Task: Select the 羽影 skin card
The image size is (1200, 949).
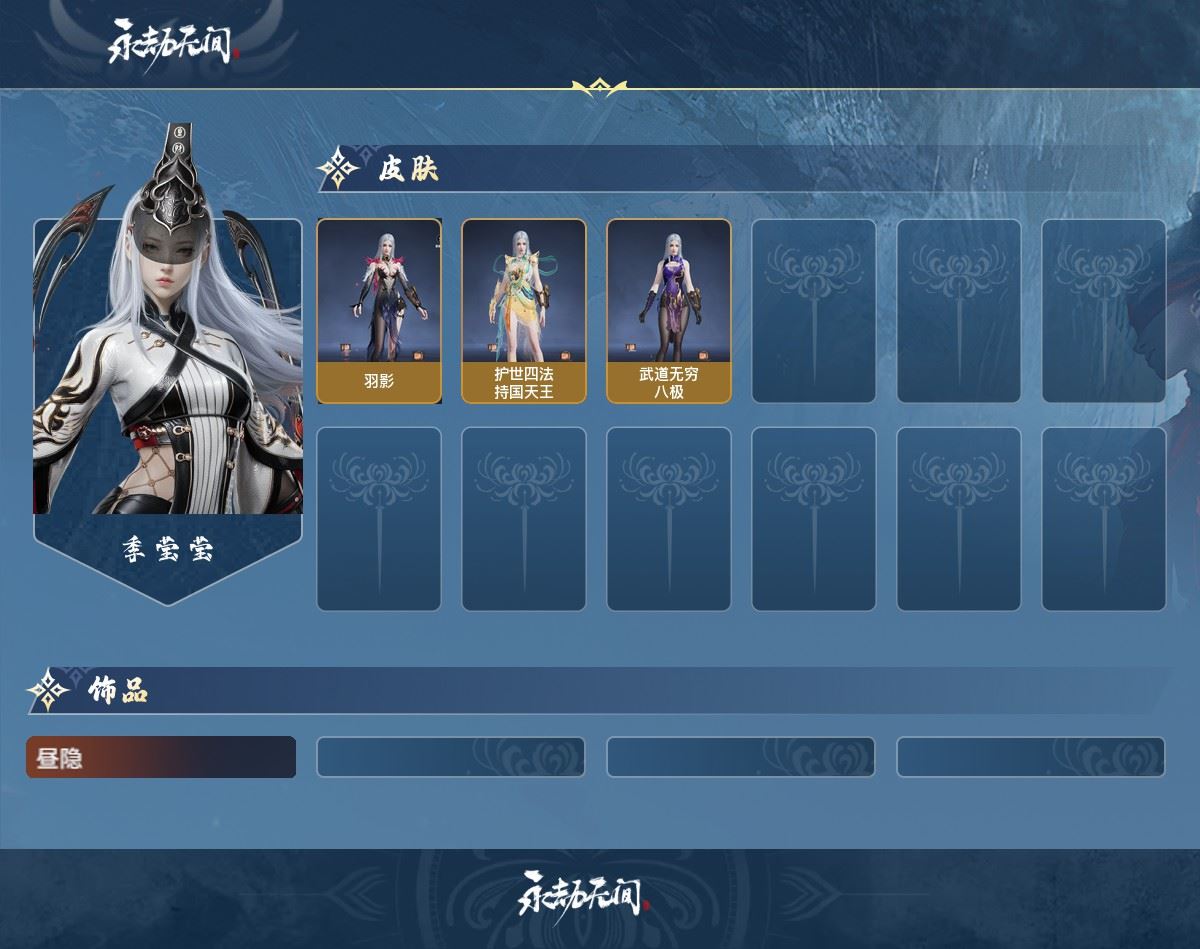Action: coord(379,311)
